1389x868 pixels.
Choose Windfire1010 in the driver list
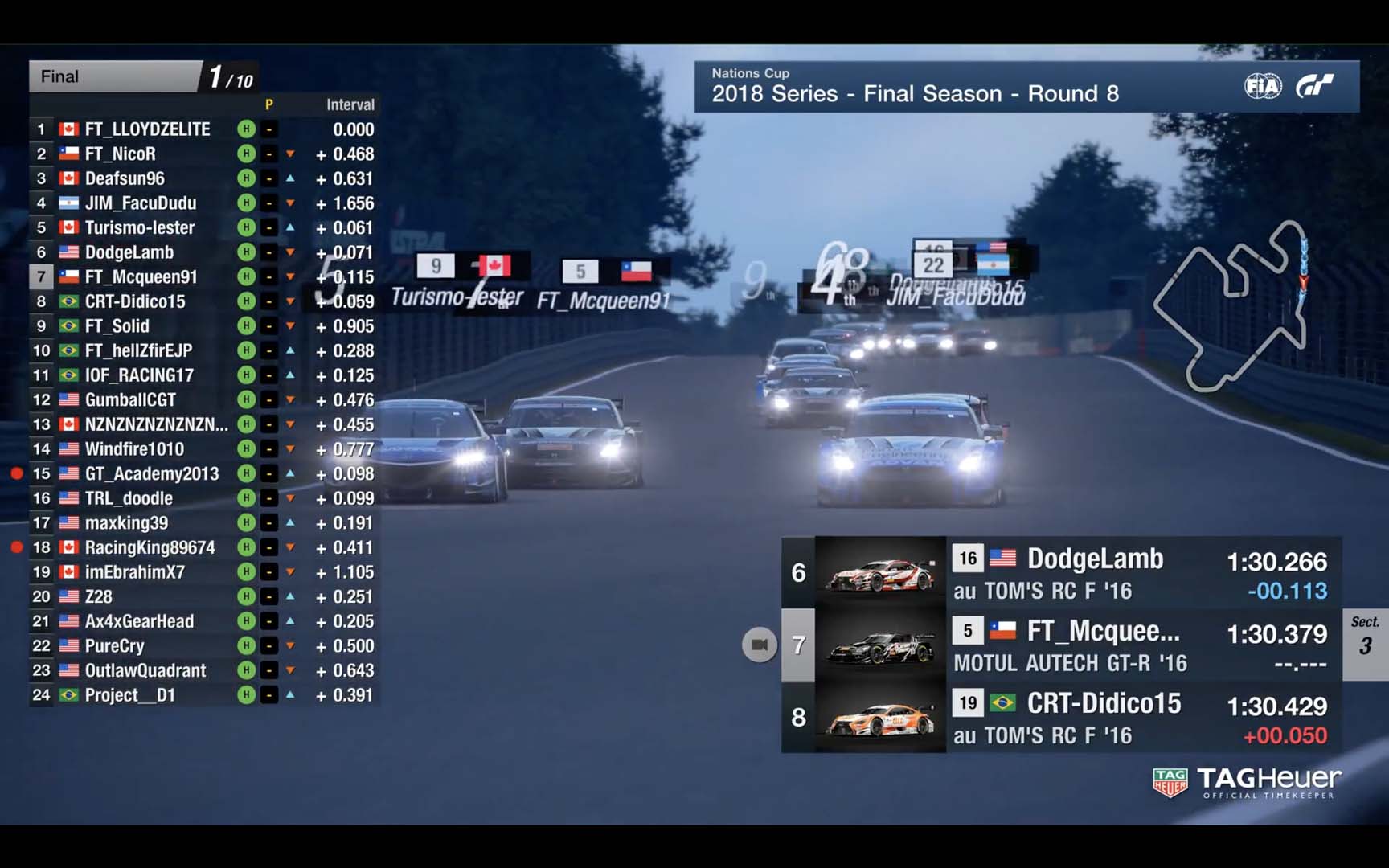tap(134, 449)
